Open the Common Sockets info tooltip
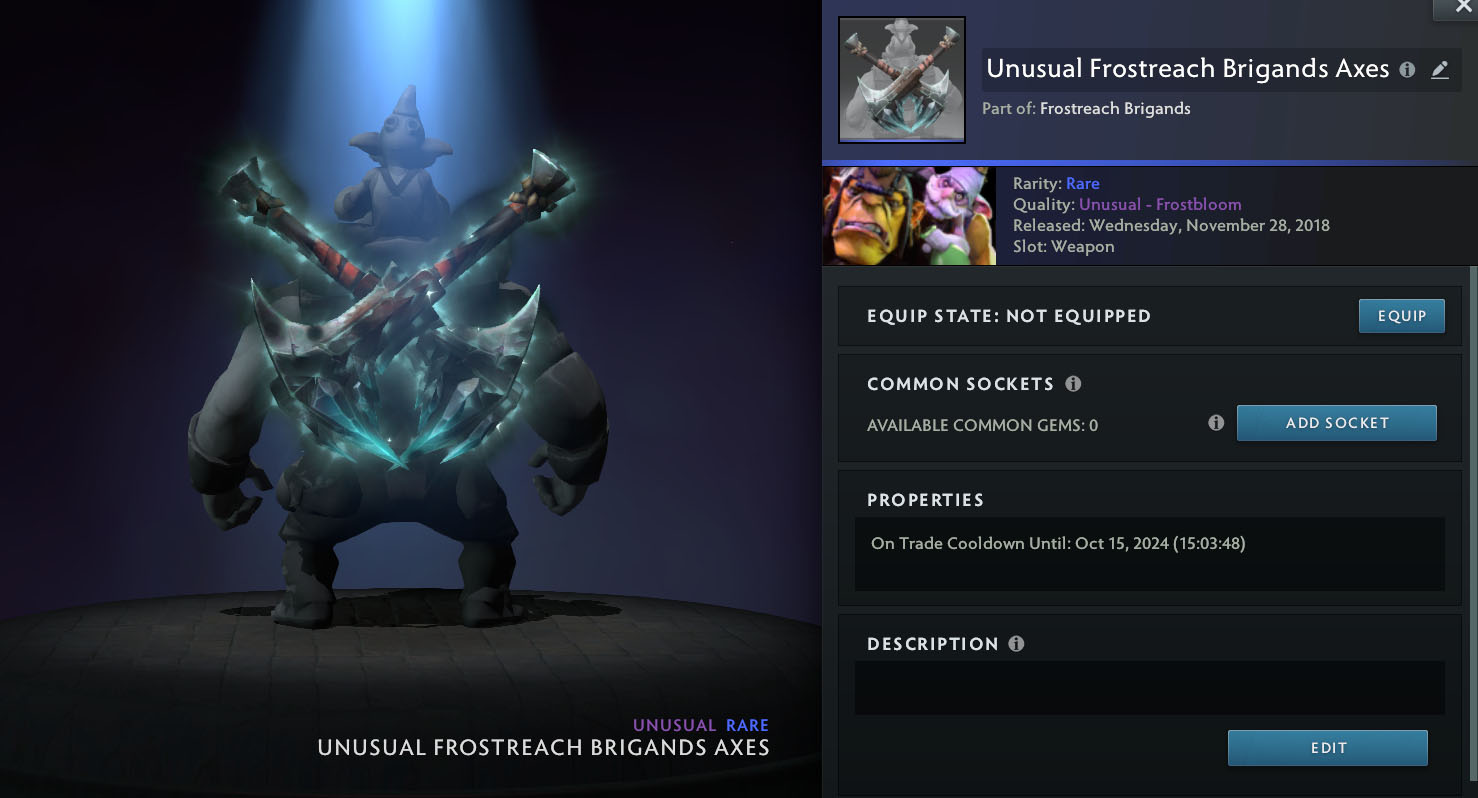Viewport: 1478px width, 798px height. coord(1073,384)
